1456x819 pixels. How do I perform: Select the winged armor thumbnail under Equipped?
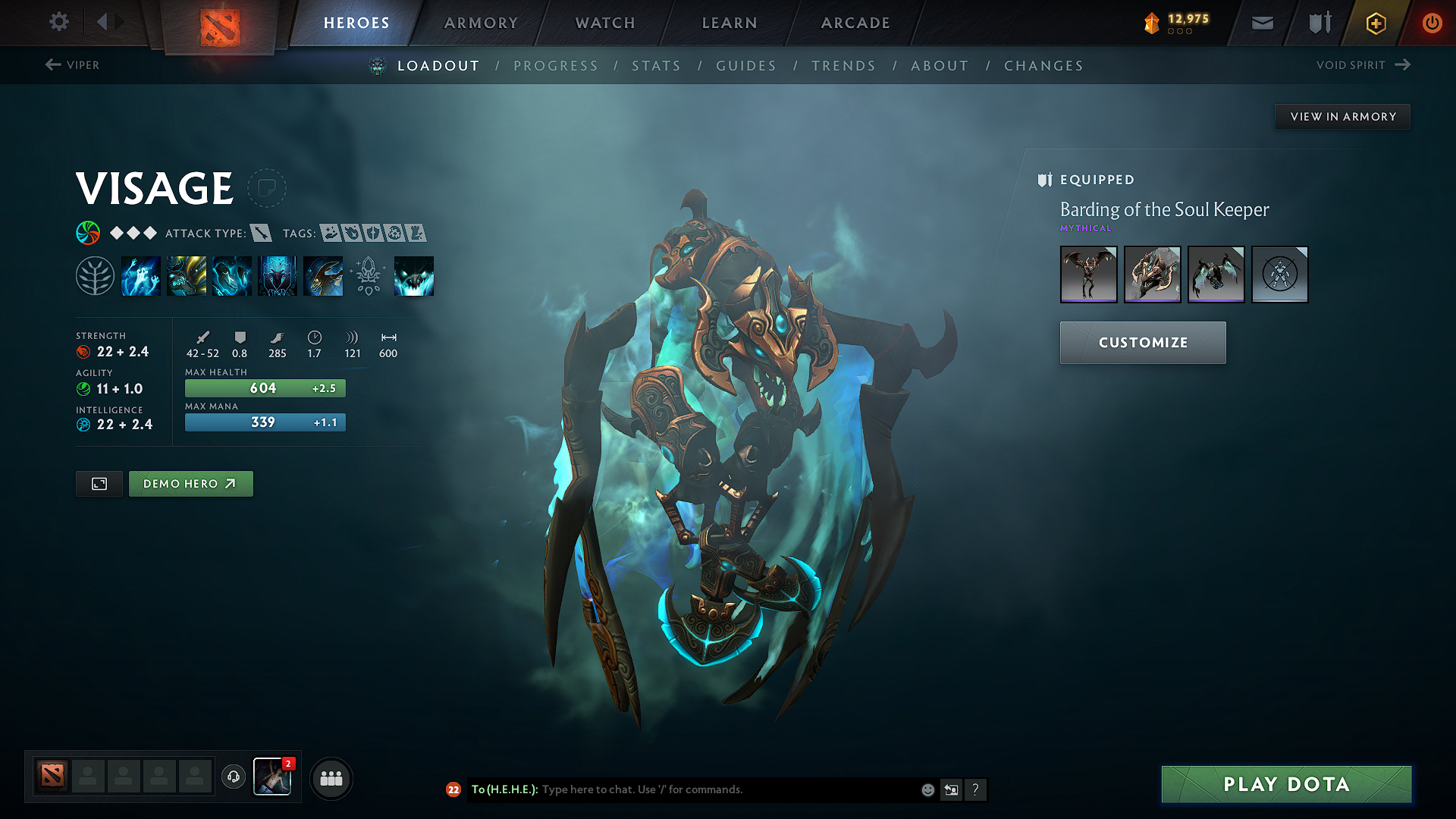tap(1089, 275)
